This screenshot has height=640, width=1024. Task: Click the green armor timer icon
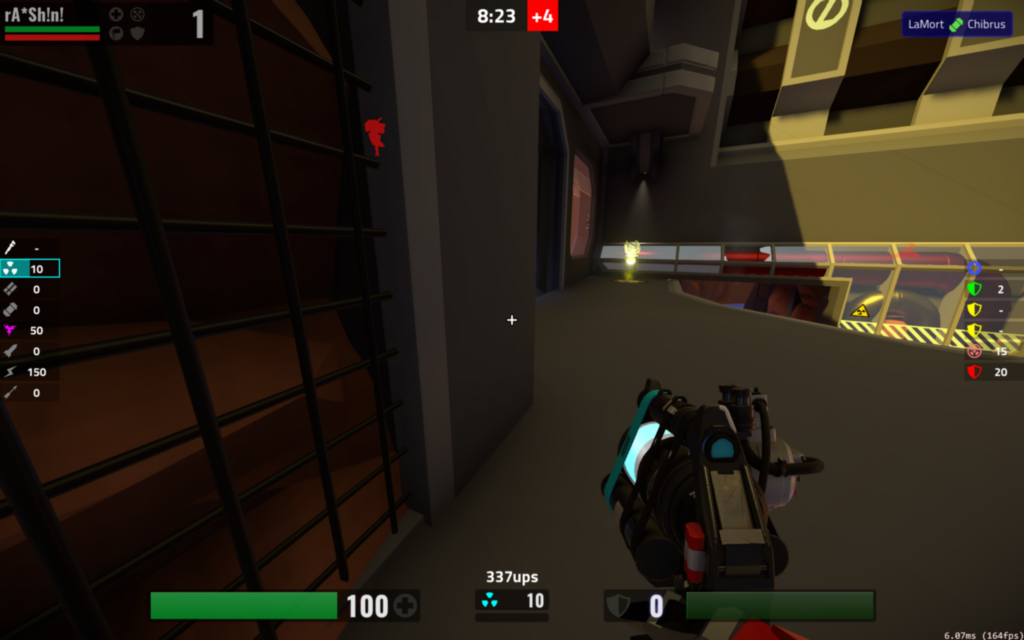974,289
